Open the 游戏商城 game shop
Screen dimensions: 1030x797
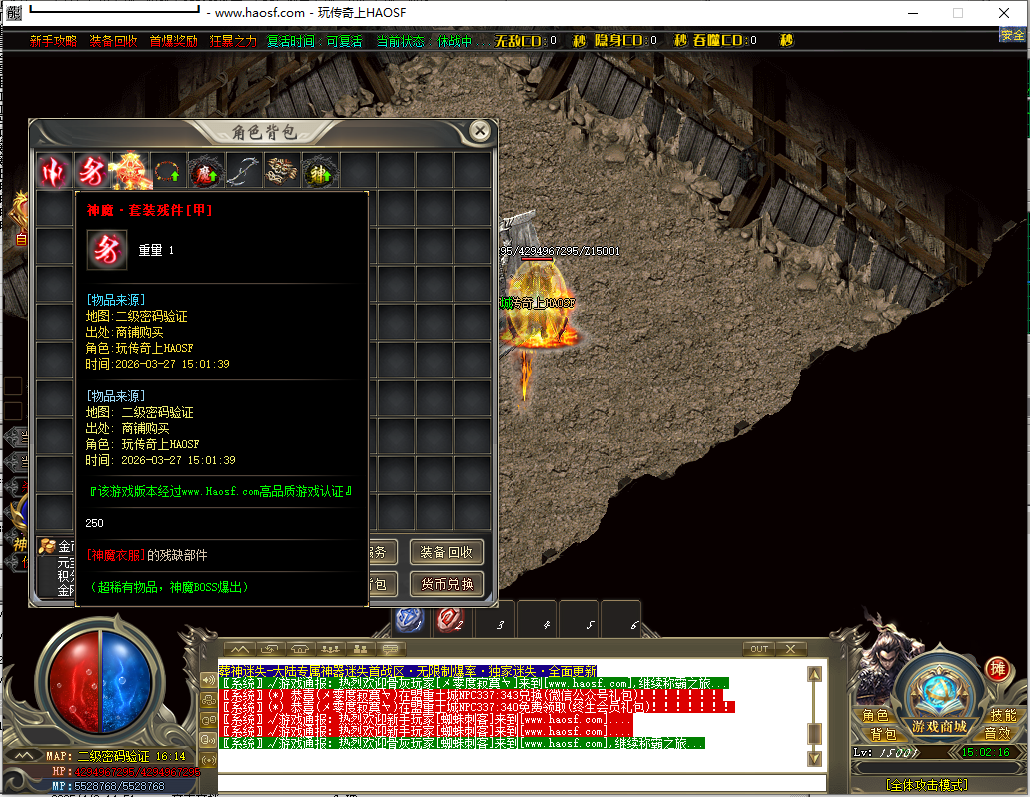(x=938, y=726)
